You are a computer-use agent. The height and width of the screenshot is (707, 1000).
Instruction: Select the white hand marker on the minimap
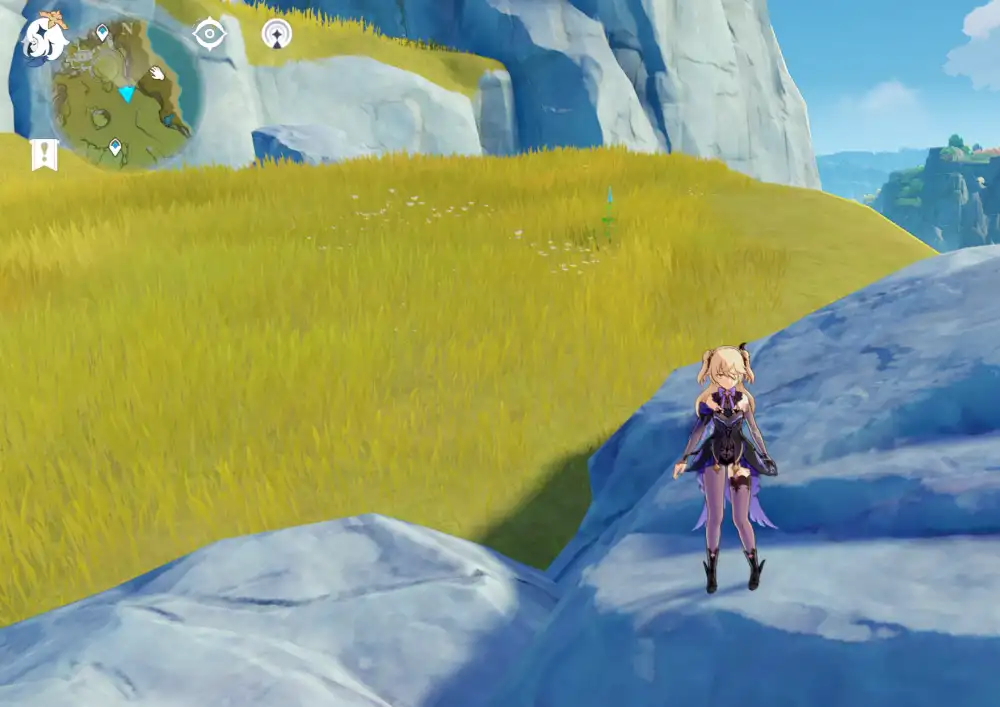click(157, 73)
